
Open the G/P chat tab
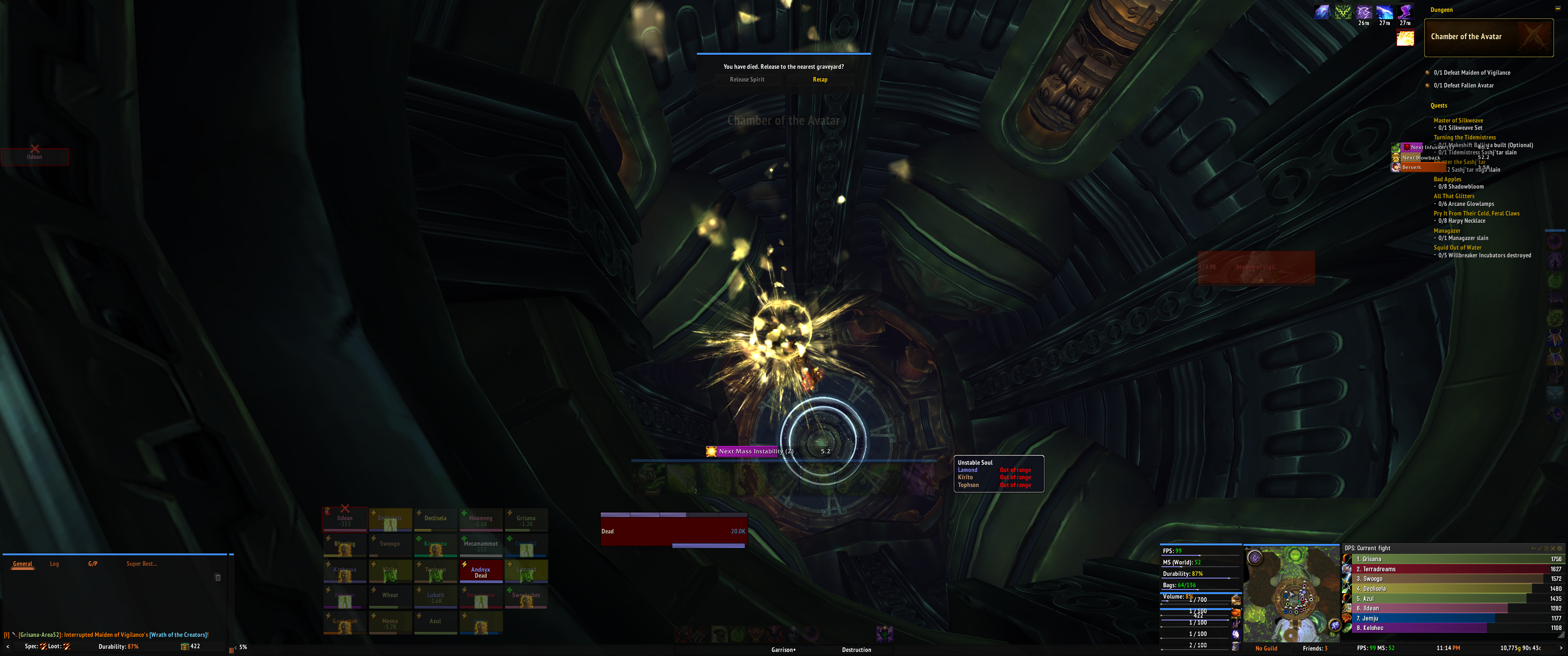click(x=93, y=564)
